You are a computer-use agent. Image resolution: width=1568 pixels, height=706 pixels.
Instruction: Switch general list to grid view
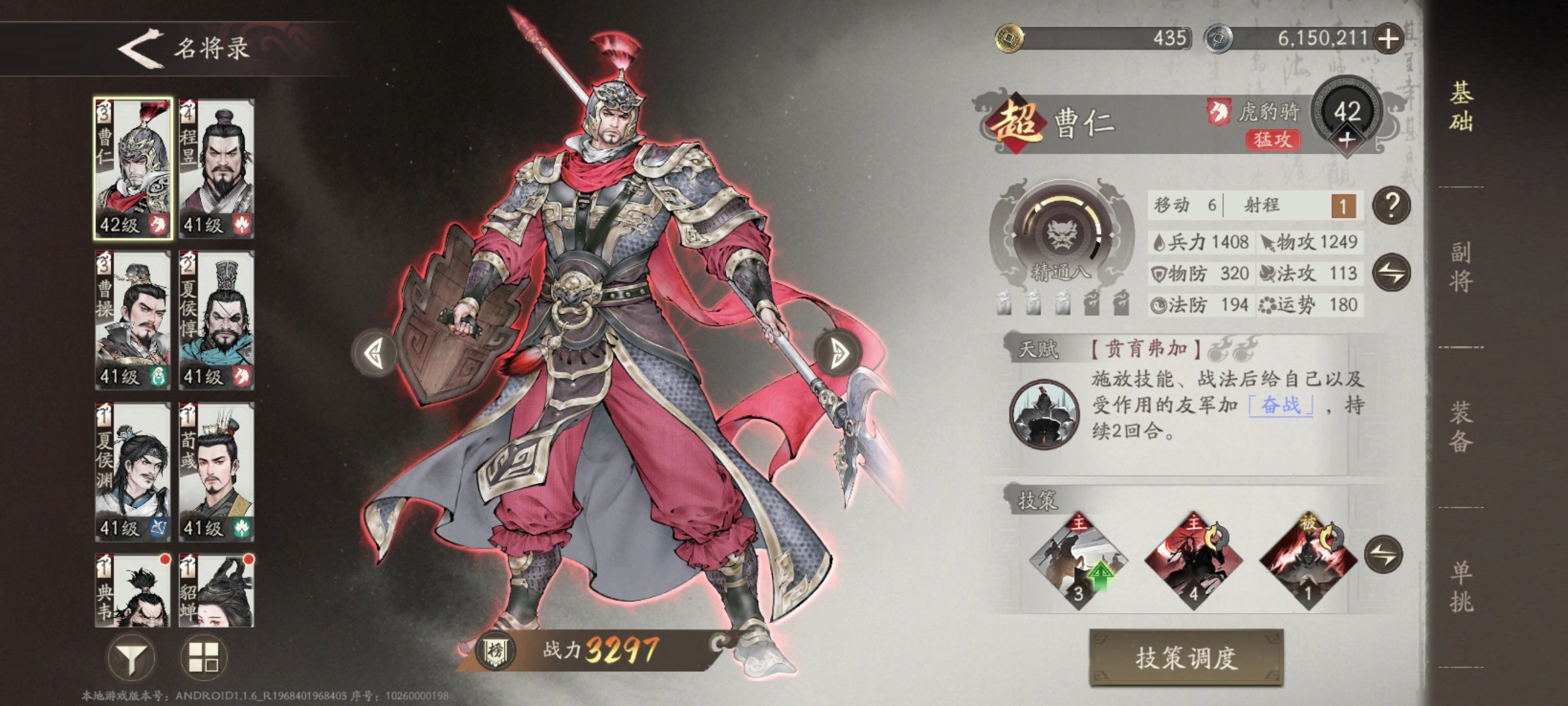204,657
